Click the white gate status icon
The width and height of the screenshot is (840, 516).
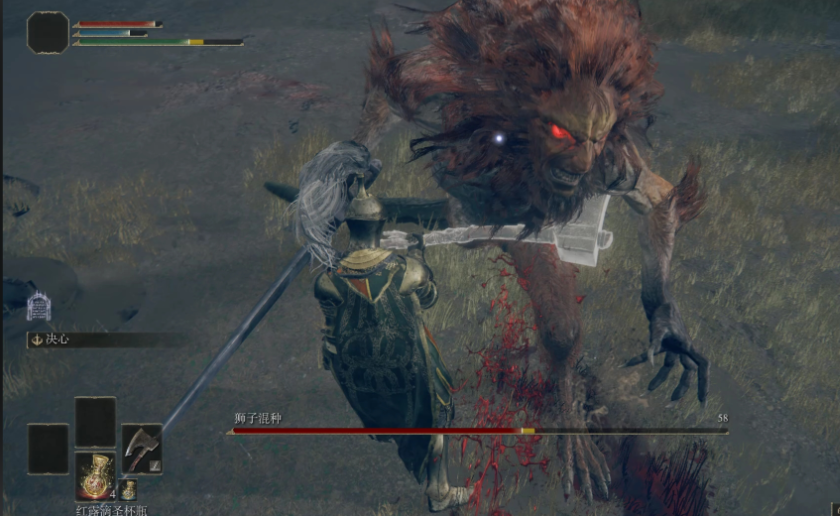39,306
